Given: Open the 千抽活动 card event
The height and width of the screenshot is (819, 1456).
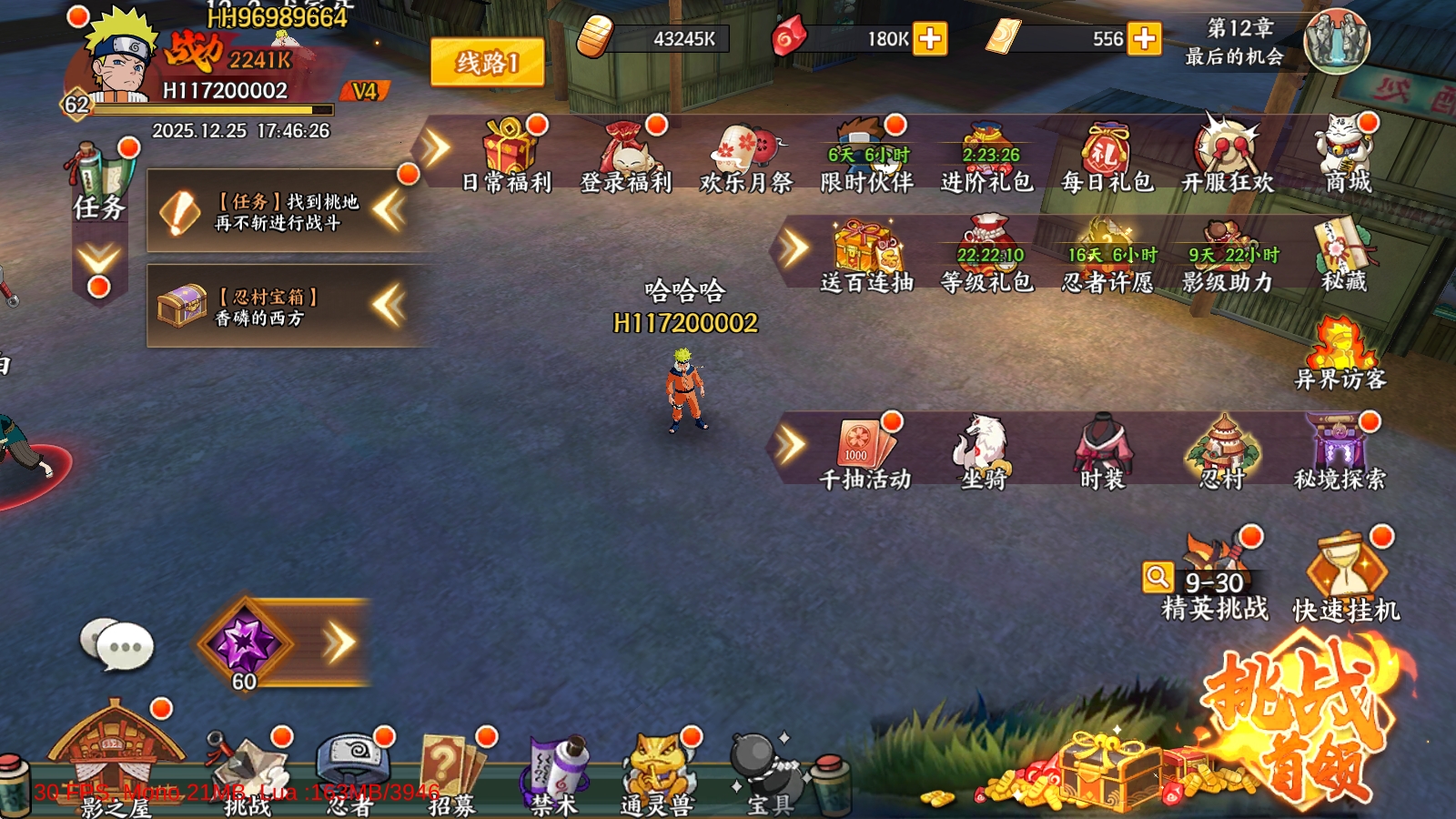Looking at the screenshot, I should pos(864,450).
